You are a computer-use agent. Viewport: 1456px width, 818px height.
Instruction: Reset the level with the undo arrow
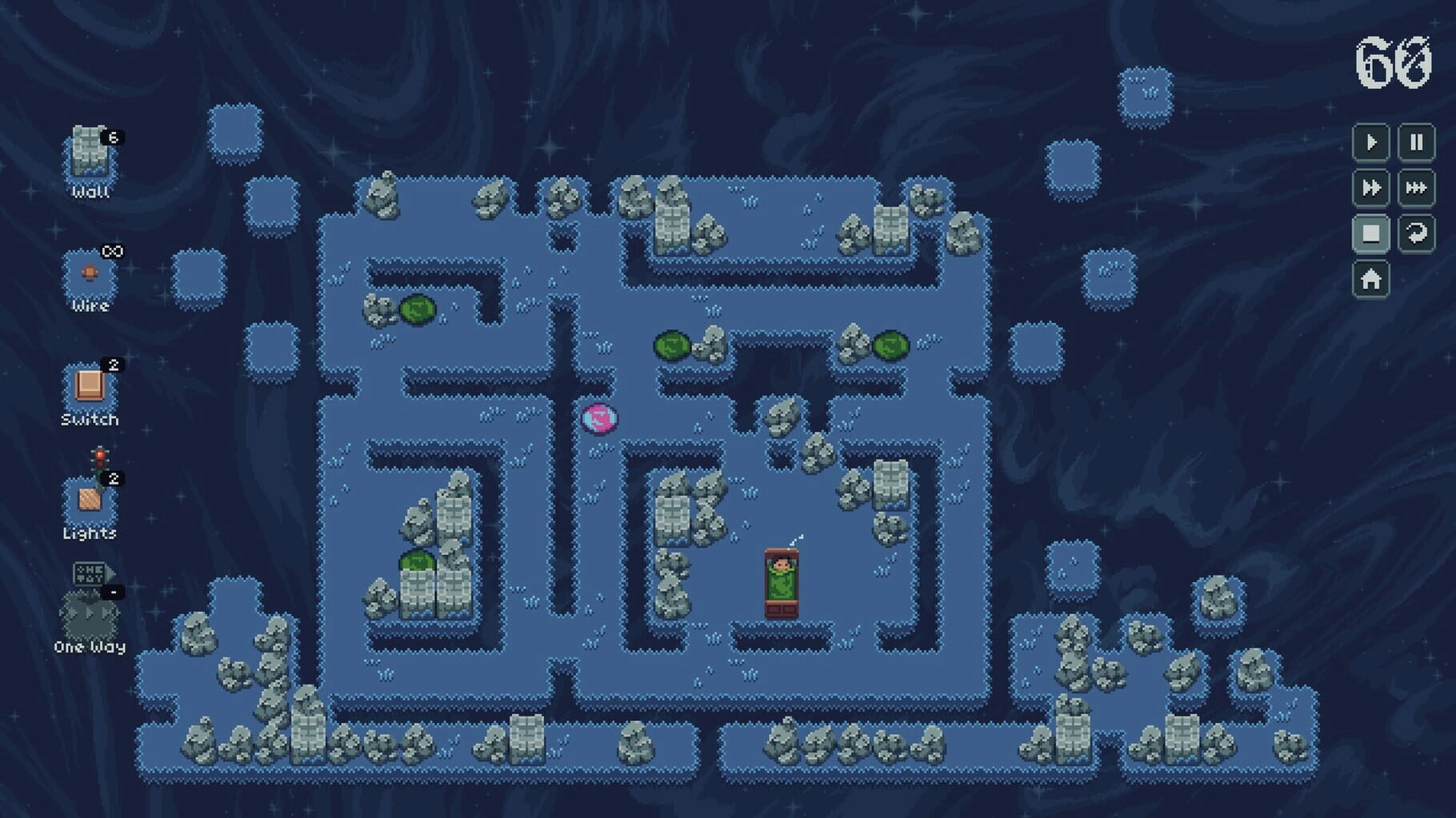(x=1416, y=233)
